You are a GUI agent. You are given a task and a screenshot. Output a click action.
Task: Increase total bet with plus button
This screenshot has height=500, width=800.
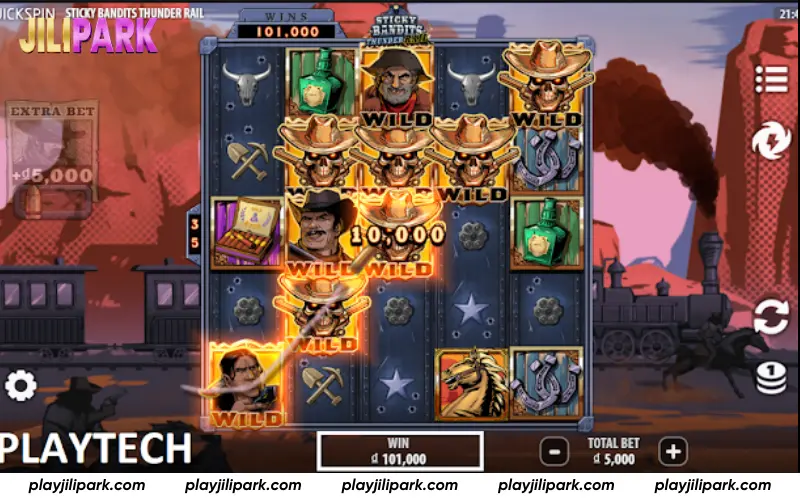pos(673,452)
